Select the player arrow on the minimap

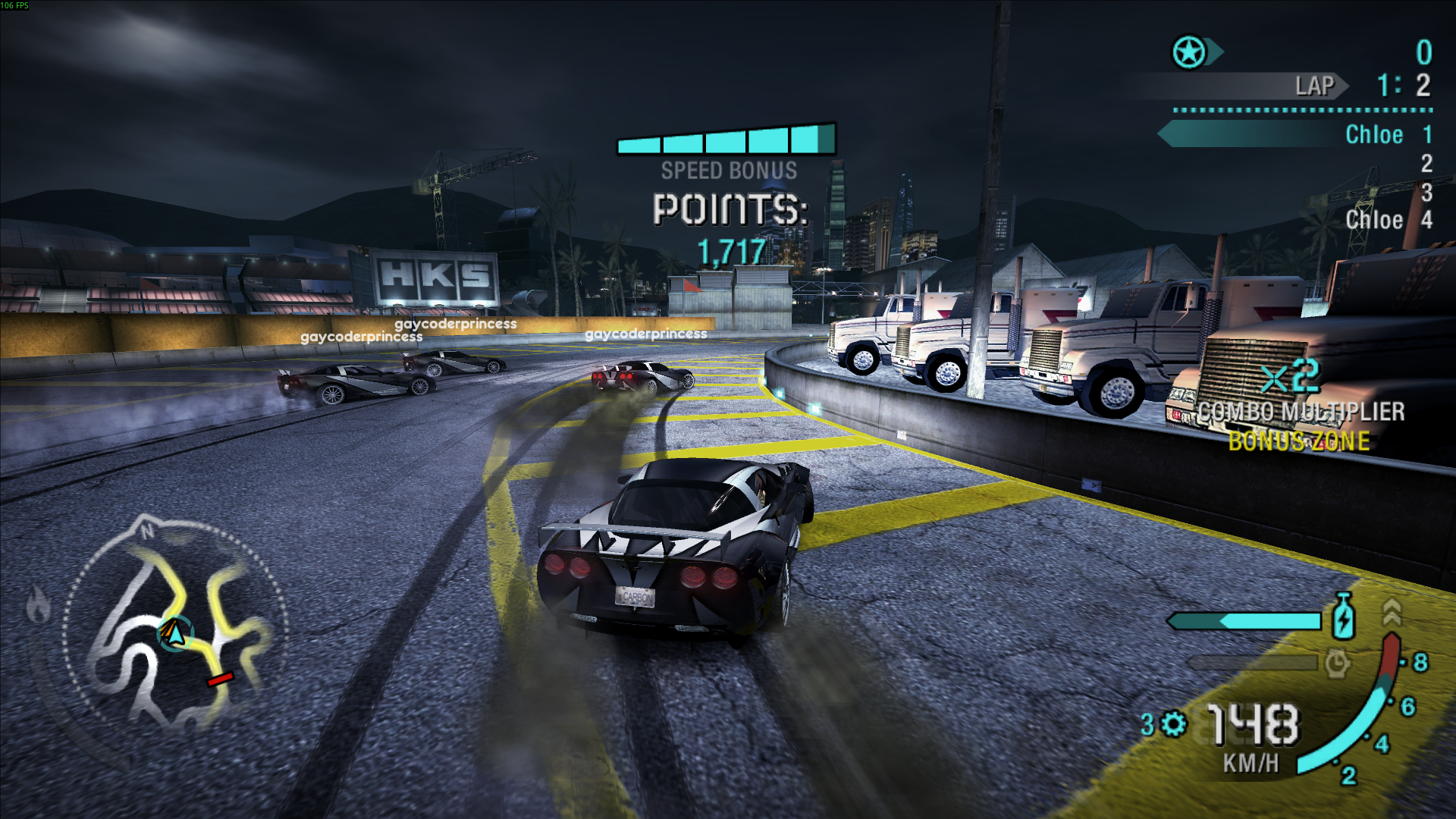pyautogui.click(x=175, y=634)
